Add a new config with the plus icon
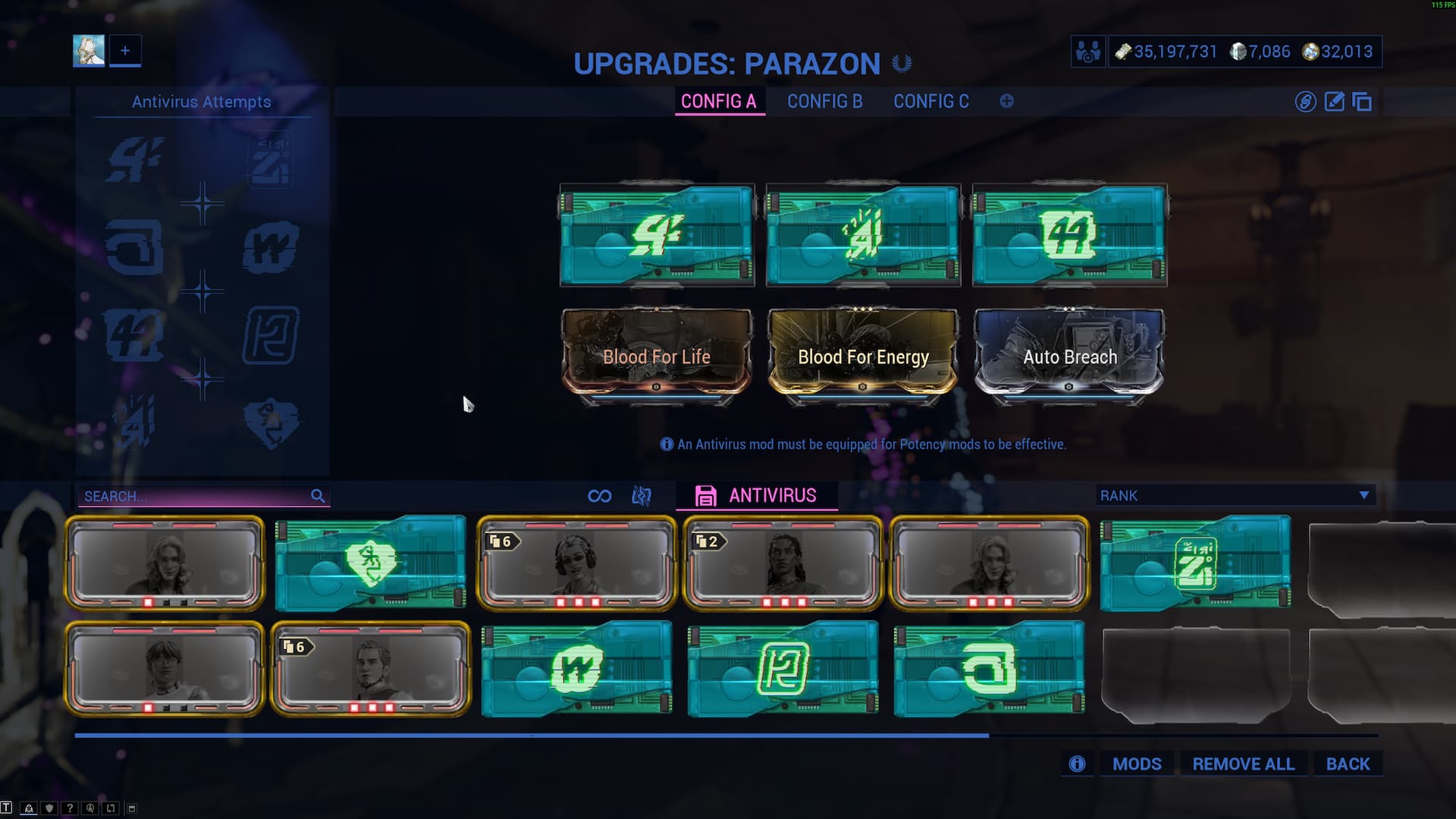 point(1006,102)
